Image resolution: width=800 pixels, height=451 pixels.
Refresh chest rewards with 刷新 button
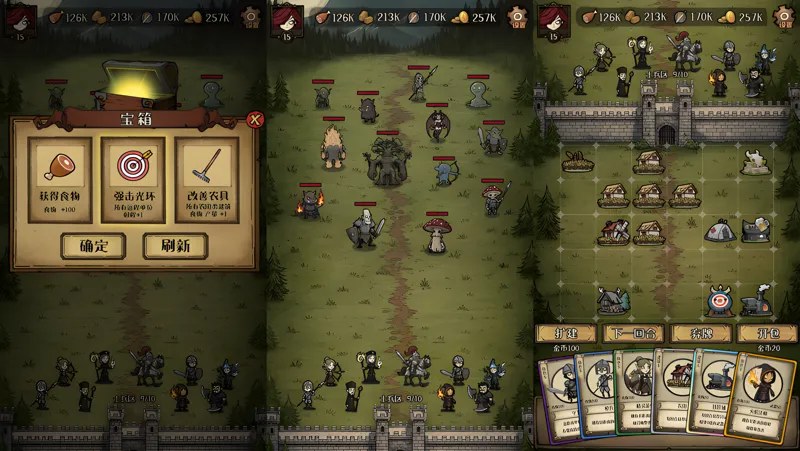[x=174, y=245]
